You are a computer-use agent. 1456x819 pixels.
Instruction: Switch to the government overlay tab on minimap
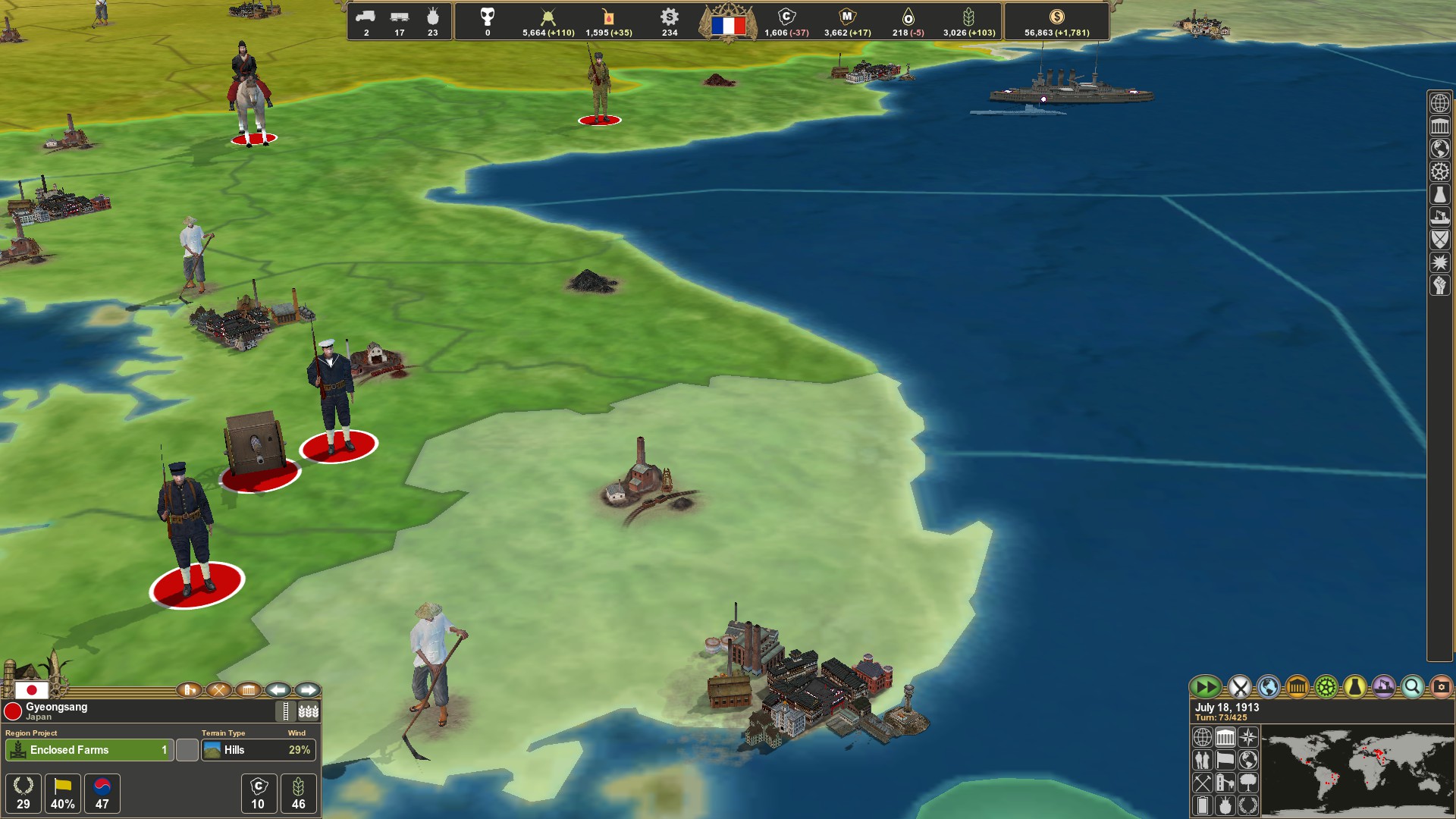(1225, 739)
